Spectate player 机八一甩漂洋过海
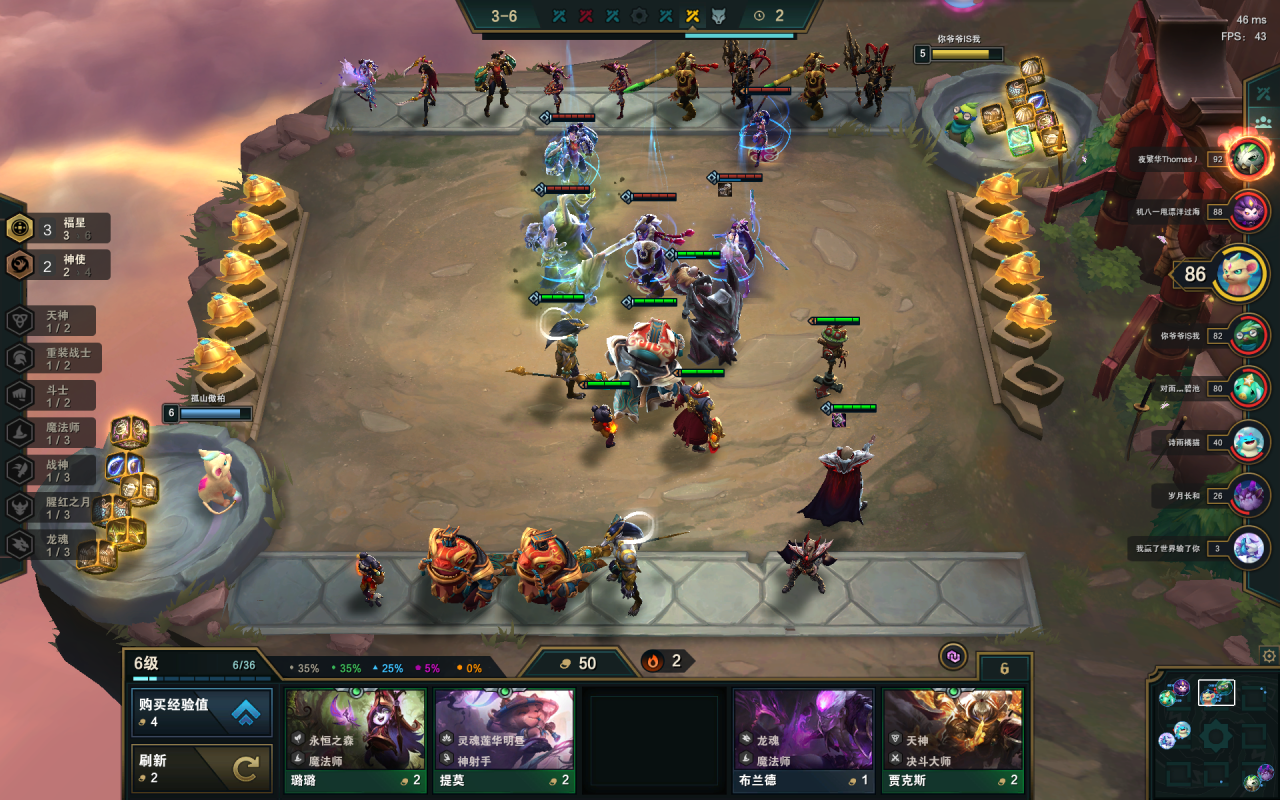The height and width of the screenshot is (800, 1280). (x=1248, y=211)
